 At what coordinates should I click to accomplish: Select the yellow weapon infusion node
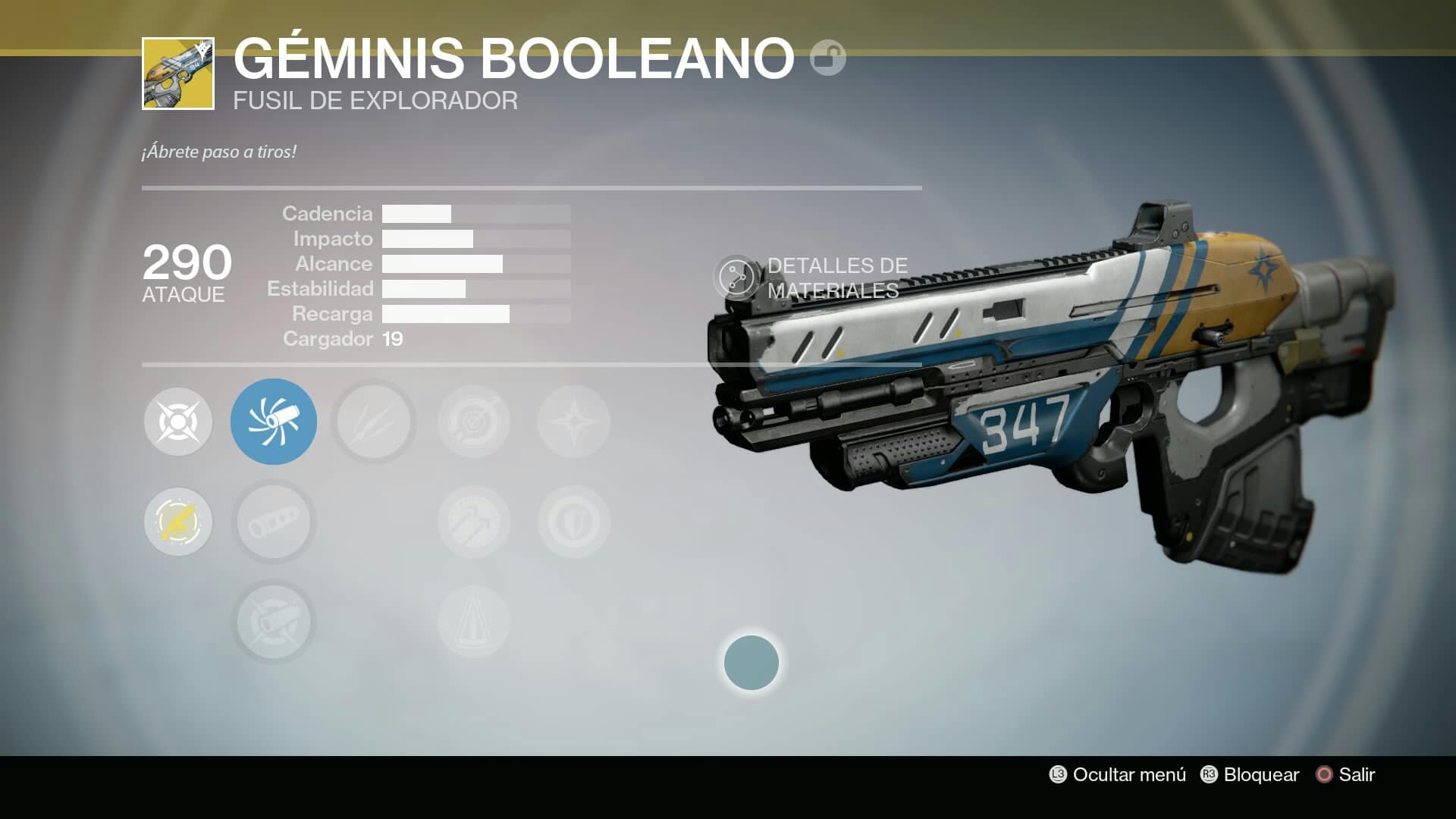click(x=178, y=522)
